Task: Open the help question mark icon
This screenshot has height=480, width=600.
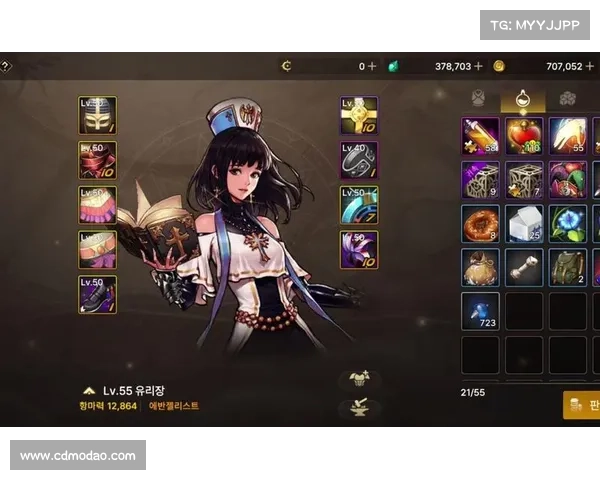Action: pos(5,66)
